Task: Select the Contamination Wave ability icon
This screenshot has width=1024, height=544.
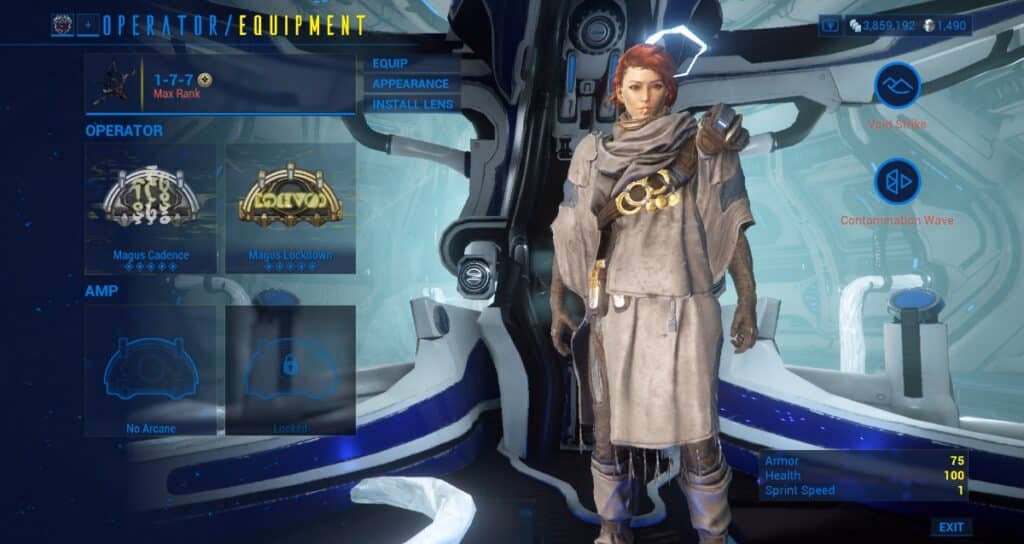Action: point(897,183)
